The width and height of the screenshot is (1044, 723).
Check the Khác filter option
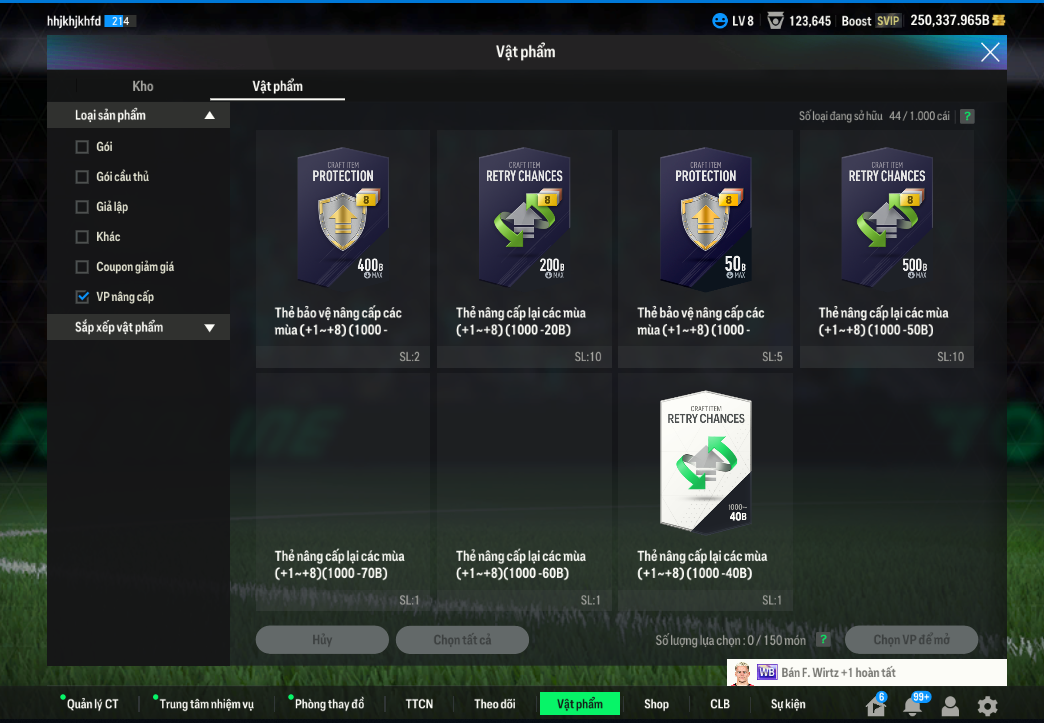pyautogui.click(x=82, y=237)
